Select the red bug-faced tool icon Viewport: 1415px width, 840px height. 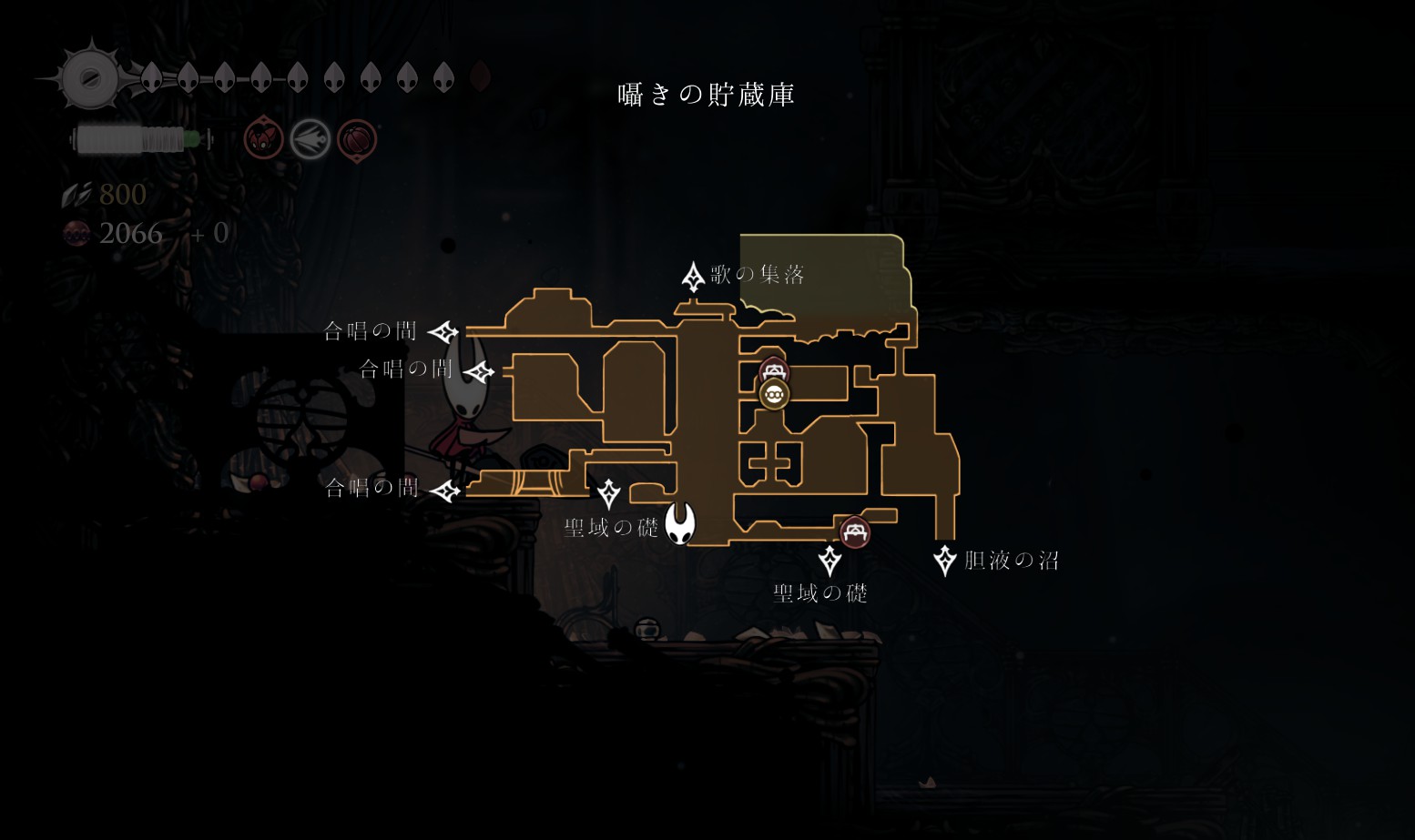pos(263,140)
